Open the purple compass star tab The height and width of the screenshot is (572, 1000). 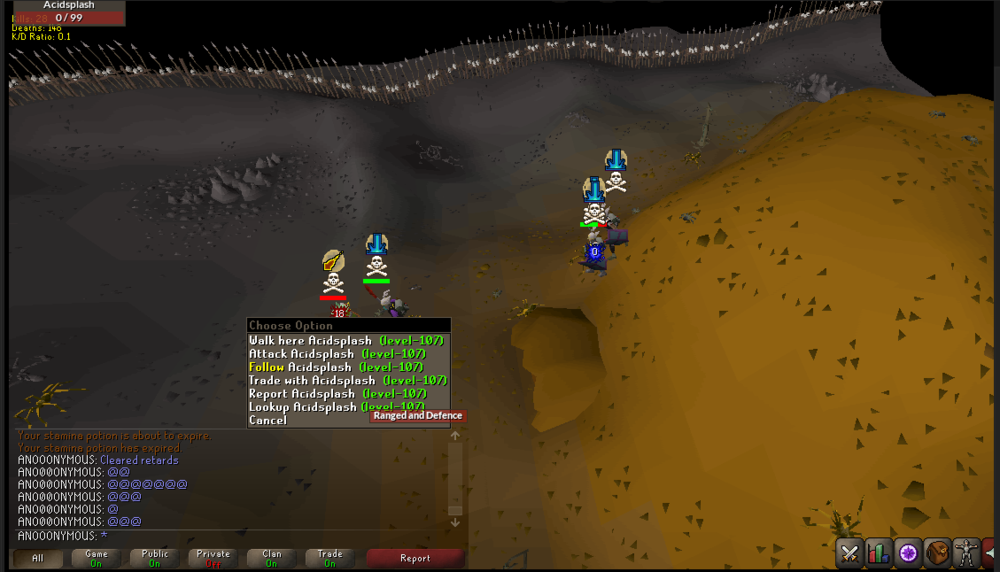(908, 551)
